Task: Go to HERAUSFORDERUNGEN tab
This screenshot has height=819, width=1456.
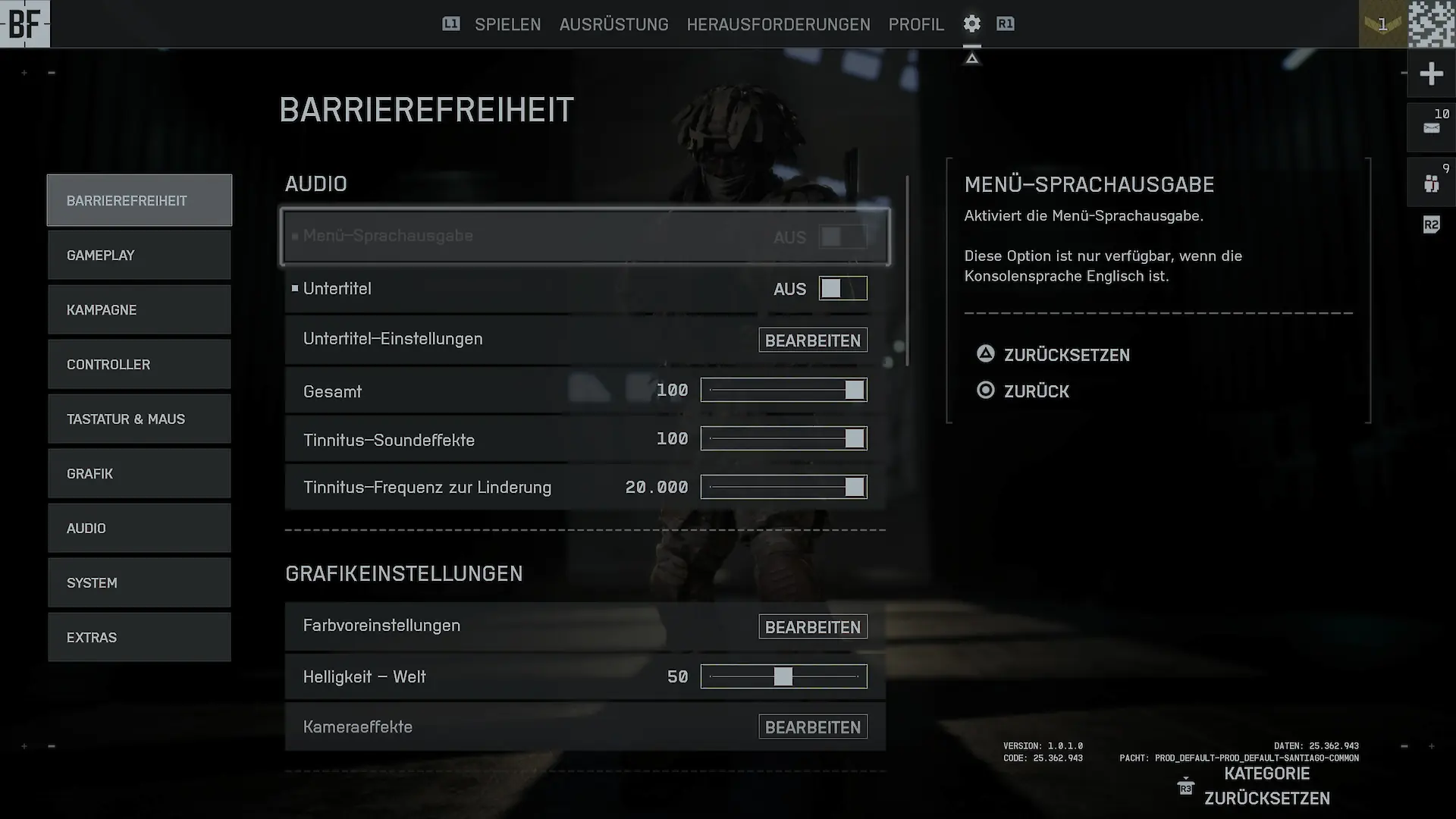Action: click(778, 24)
